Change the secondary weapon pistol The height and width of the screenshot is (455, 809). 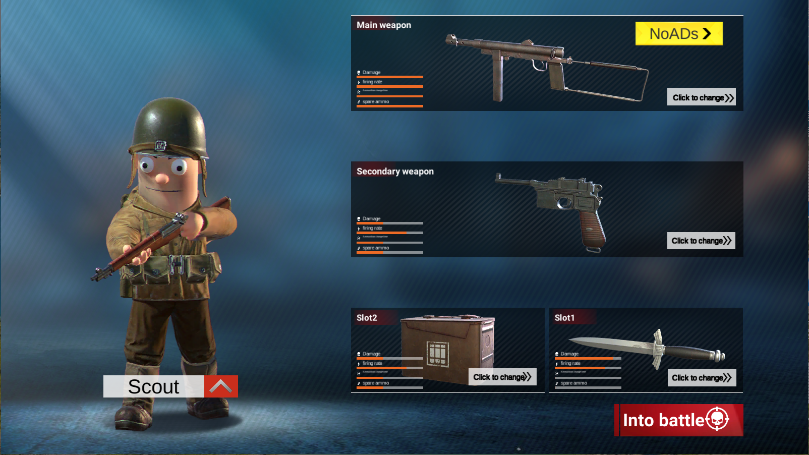coord(702,240)
